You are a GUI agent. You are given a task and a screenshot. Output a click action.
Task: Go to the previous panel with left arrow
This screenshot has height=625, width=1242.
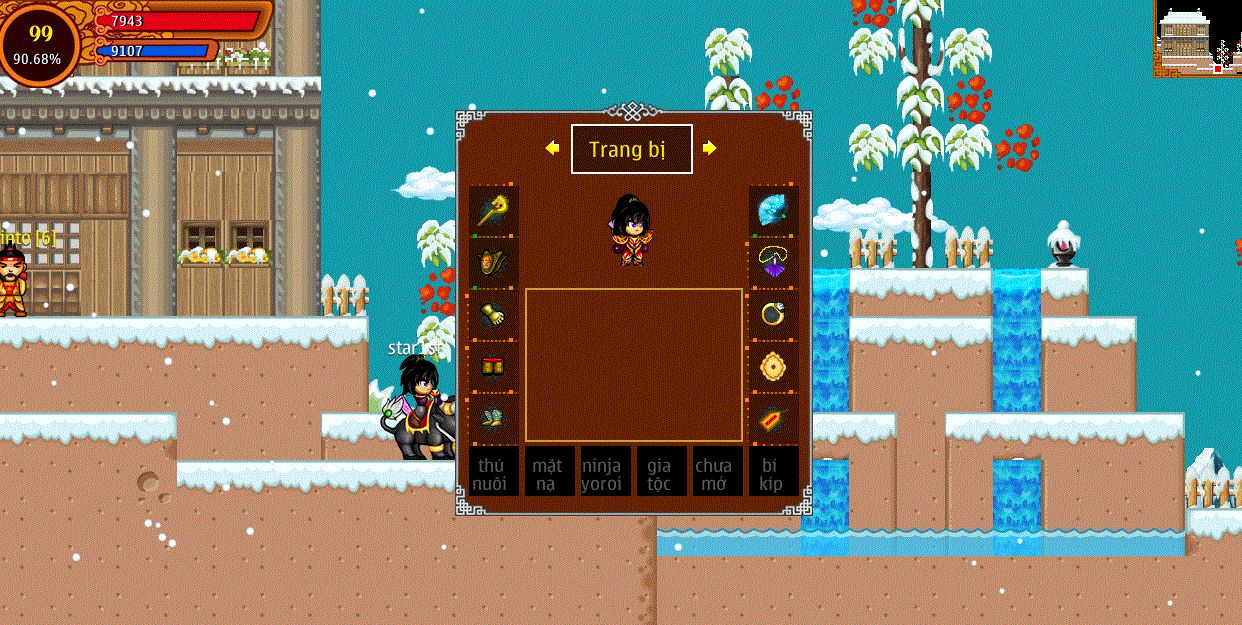coord(552,148)
